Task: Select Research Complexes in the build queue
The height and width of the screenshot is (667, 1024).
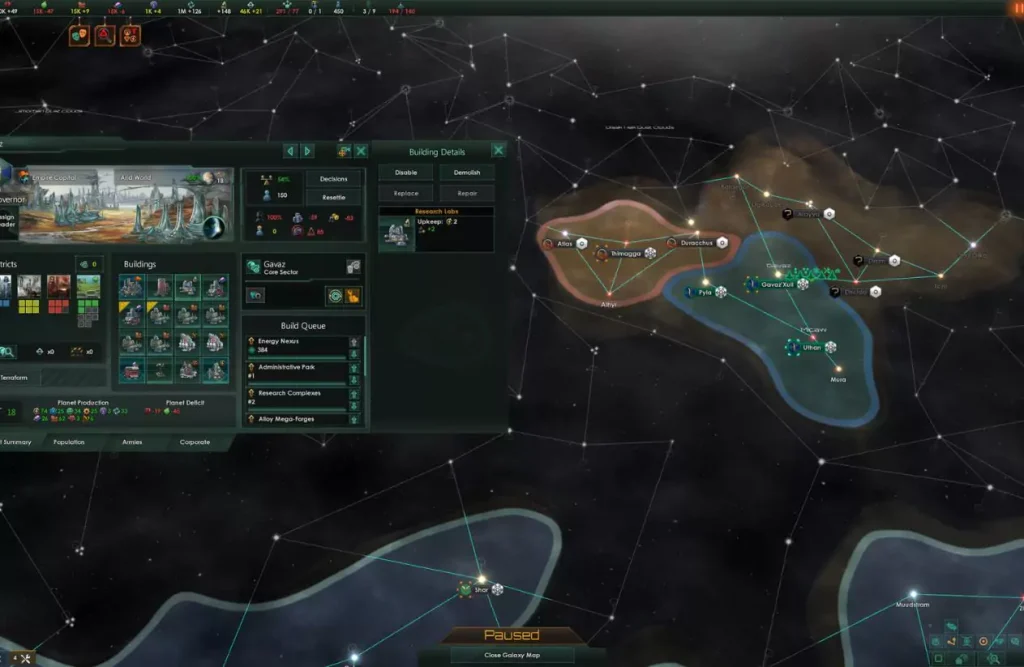Action: [296, 396]
